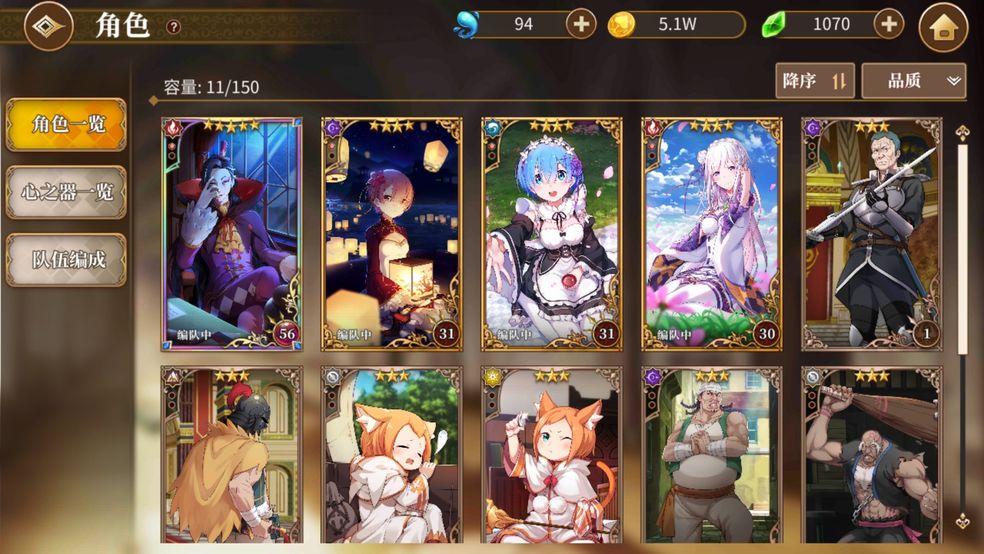Add more green gems
The width and height of the screenshot is (984, 554).
pyautogui.click(x=888, y=24)
